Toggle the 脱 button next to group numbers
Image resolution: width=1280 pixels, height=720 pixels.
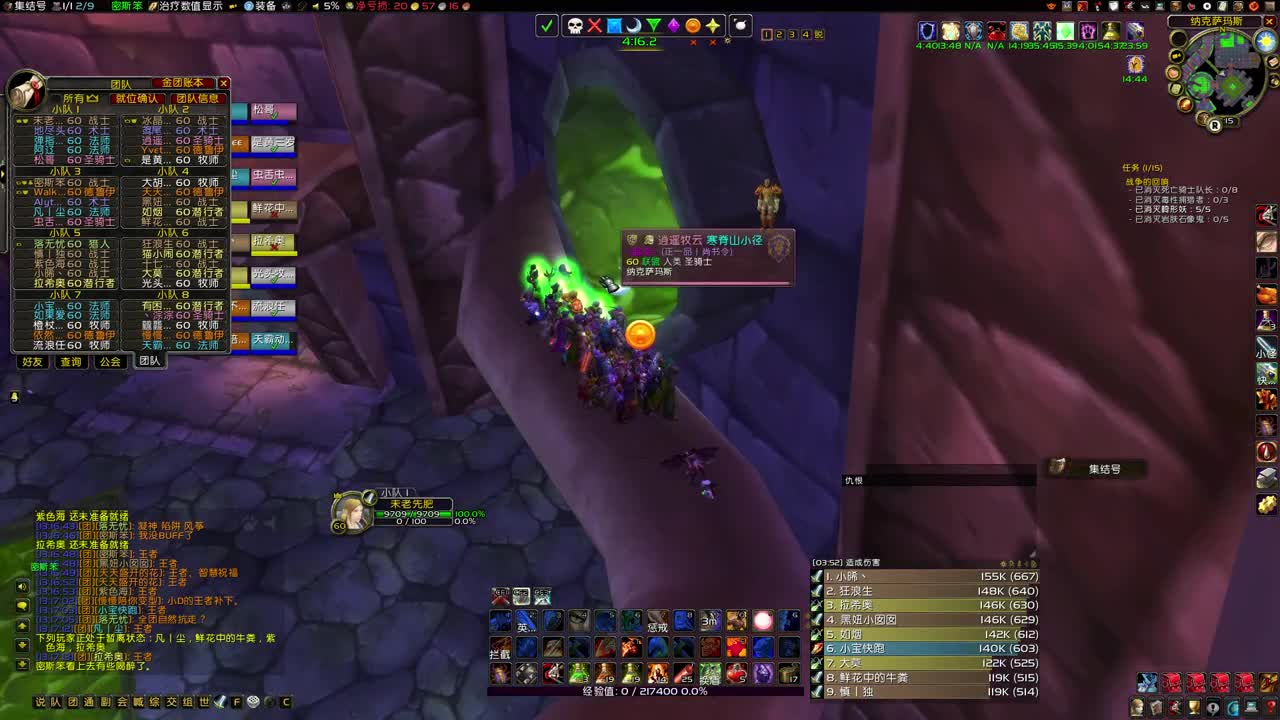coord(819,34)
